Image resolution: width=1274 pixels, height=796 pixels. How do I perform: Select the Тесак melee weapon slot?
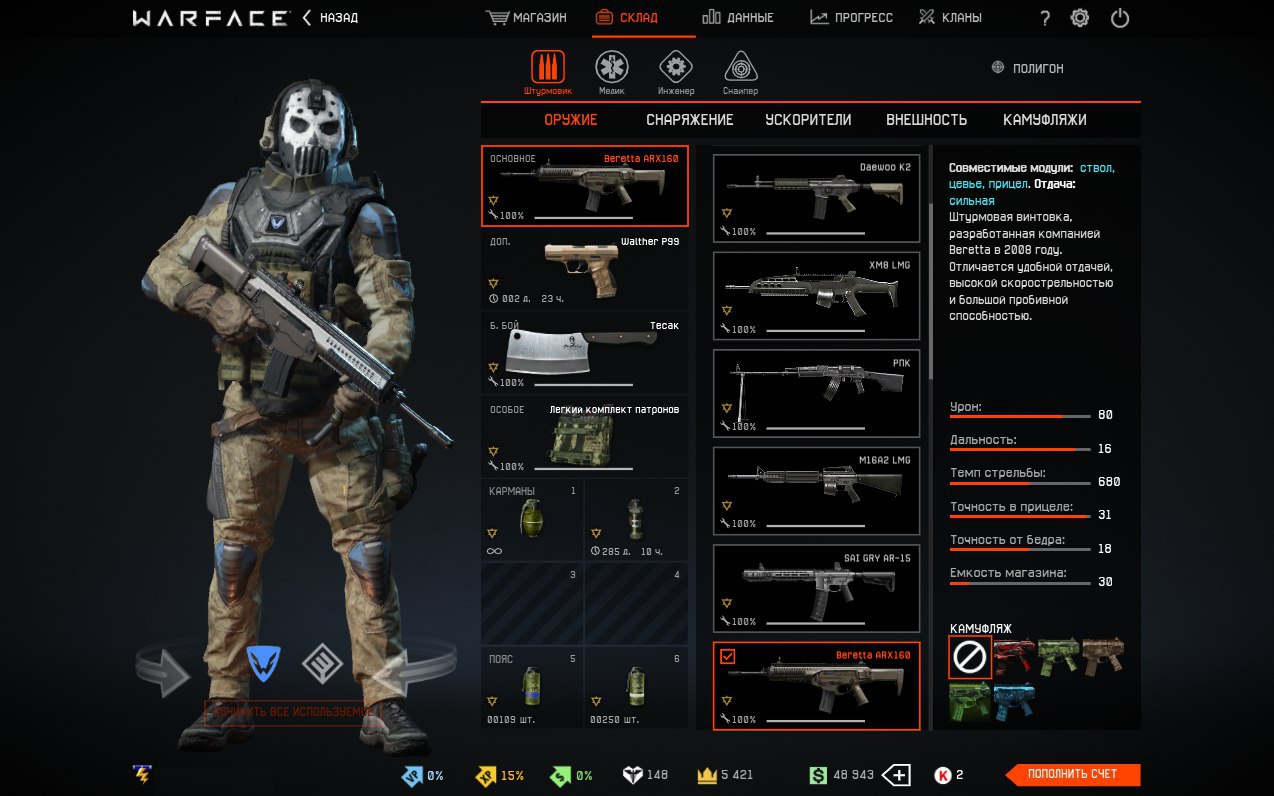tap(585, 354)
